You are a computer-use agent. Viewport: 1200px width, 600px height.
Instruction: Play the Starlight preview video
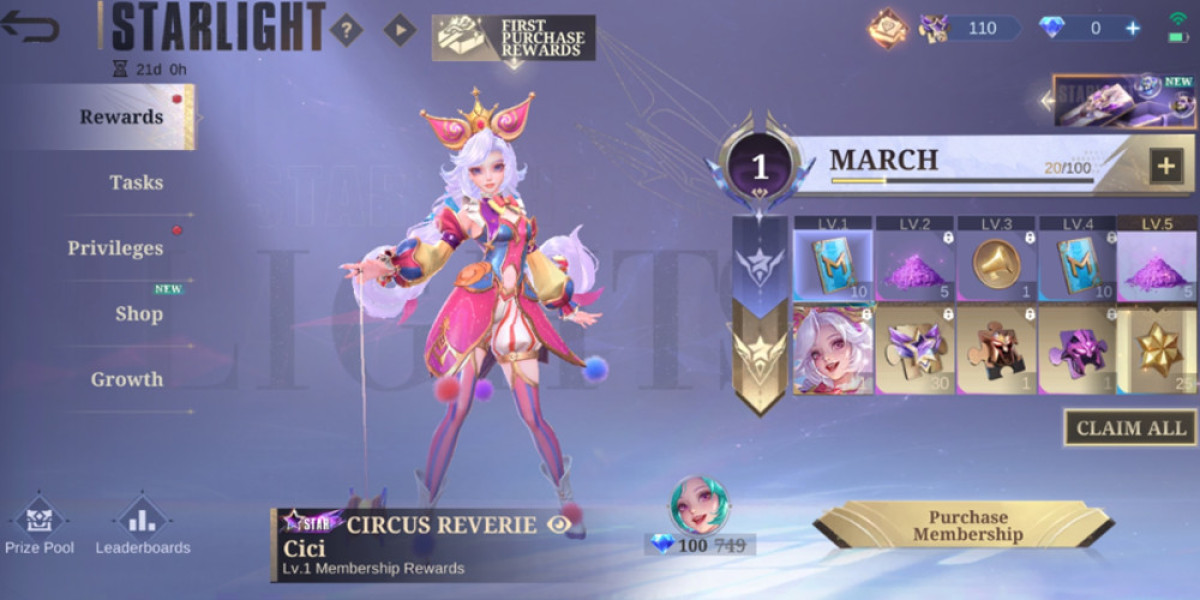[400, 30]
